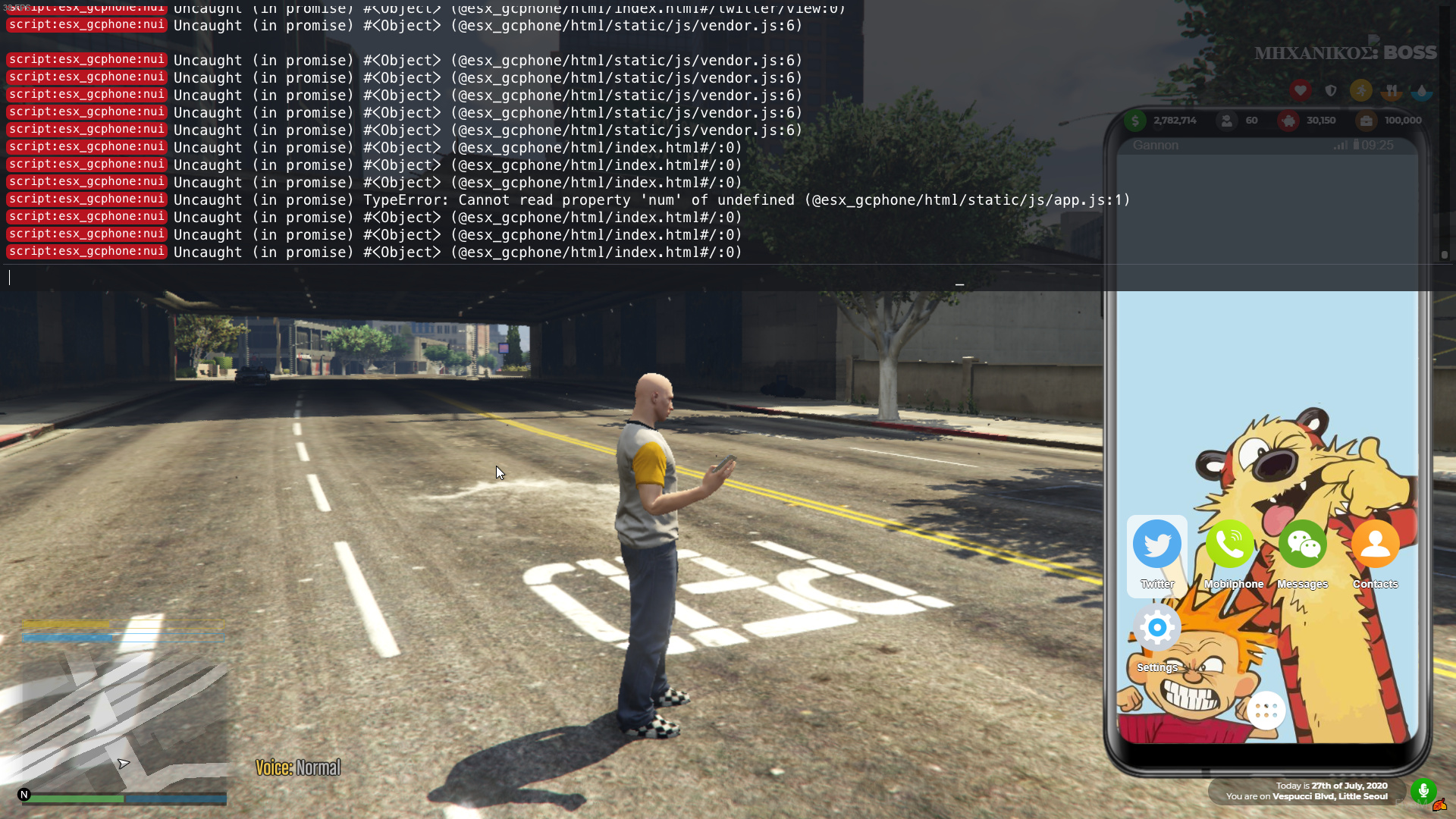Open the Mobilphone dialer app
This screenshot has height=819, width=1456.
[x=1229, y=544]
